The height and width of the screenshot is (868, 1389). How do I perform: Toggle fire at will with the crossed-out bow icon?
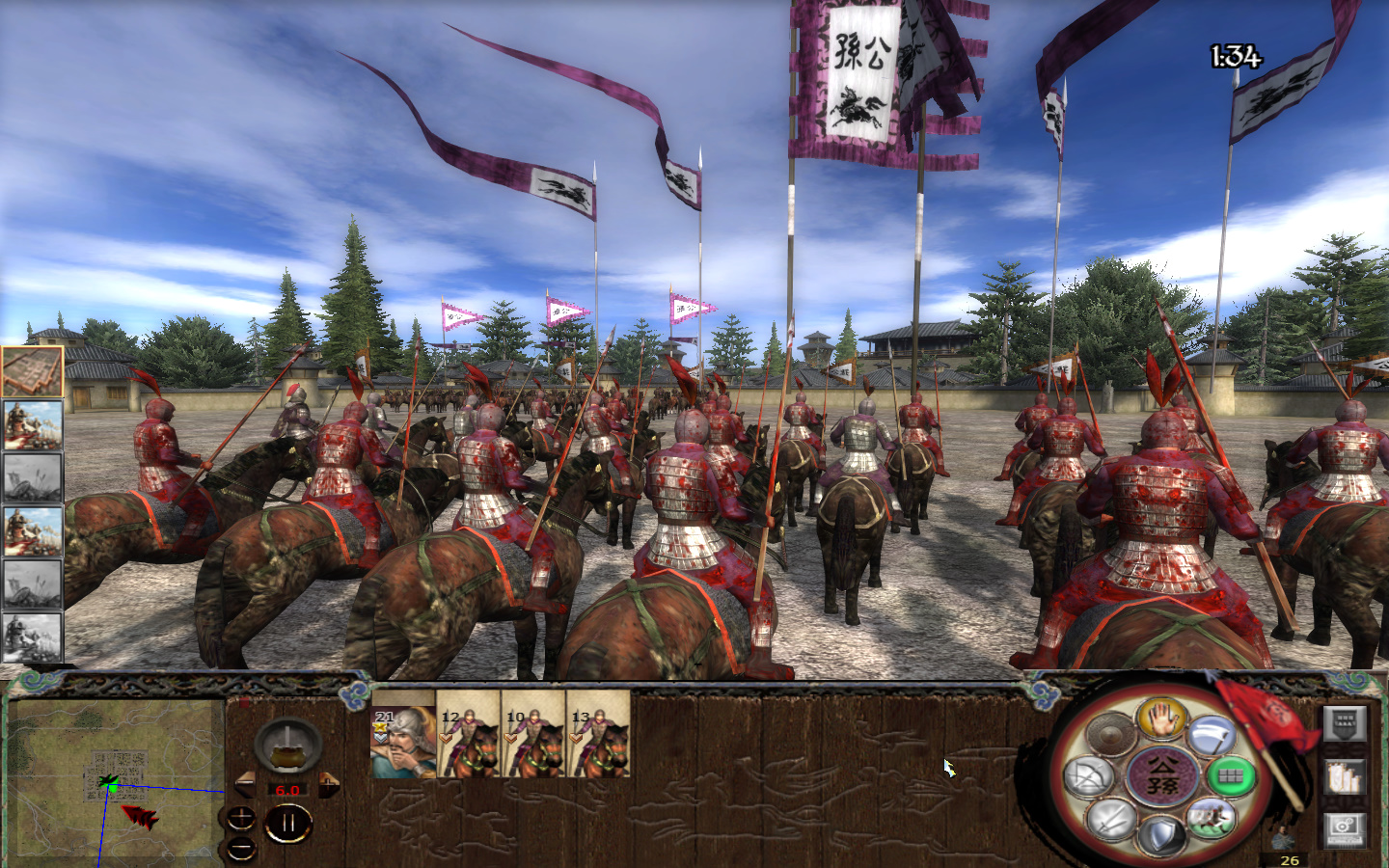click(x=1089, y=775)
